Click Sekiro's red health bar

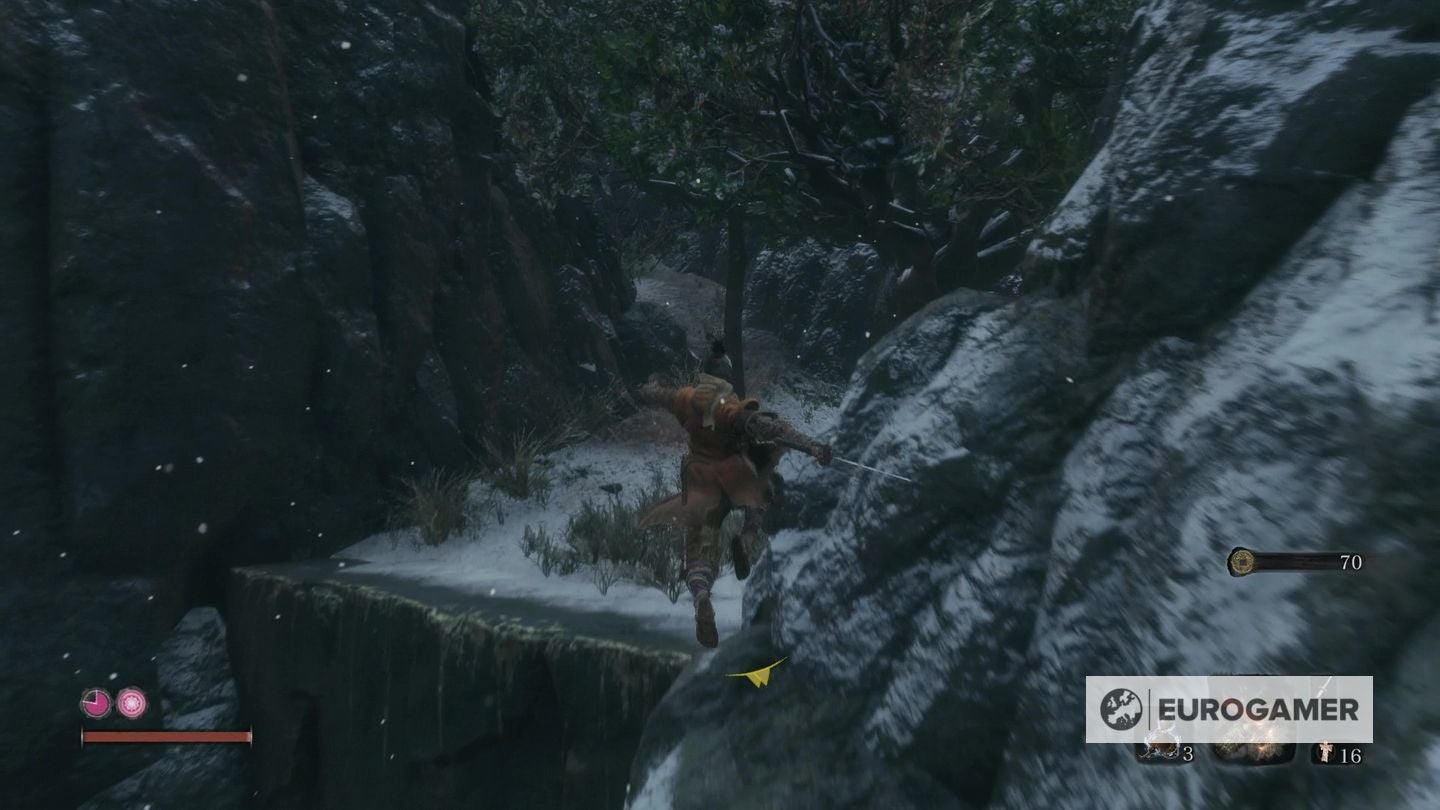coord(165,735)
